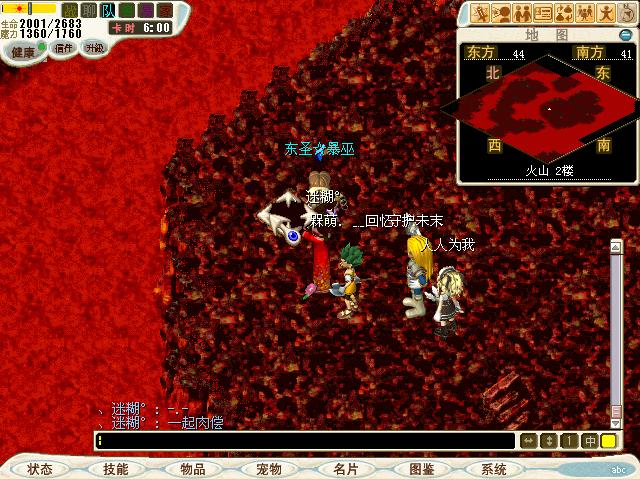The height and width of the screenshot is (480, 640).
Task: Click the volcano minimap
Action: click(x=546, y=105)
